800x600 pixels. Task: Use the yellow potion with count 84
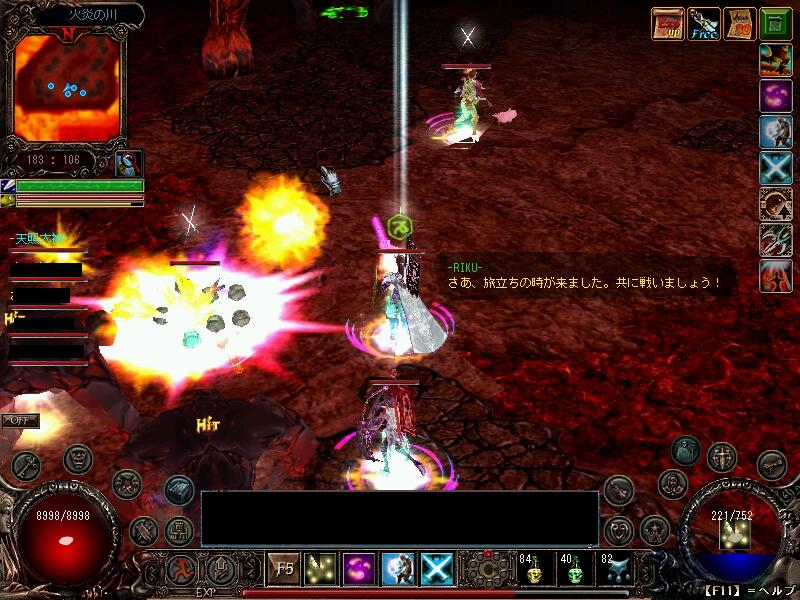[534, 569]
